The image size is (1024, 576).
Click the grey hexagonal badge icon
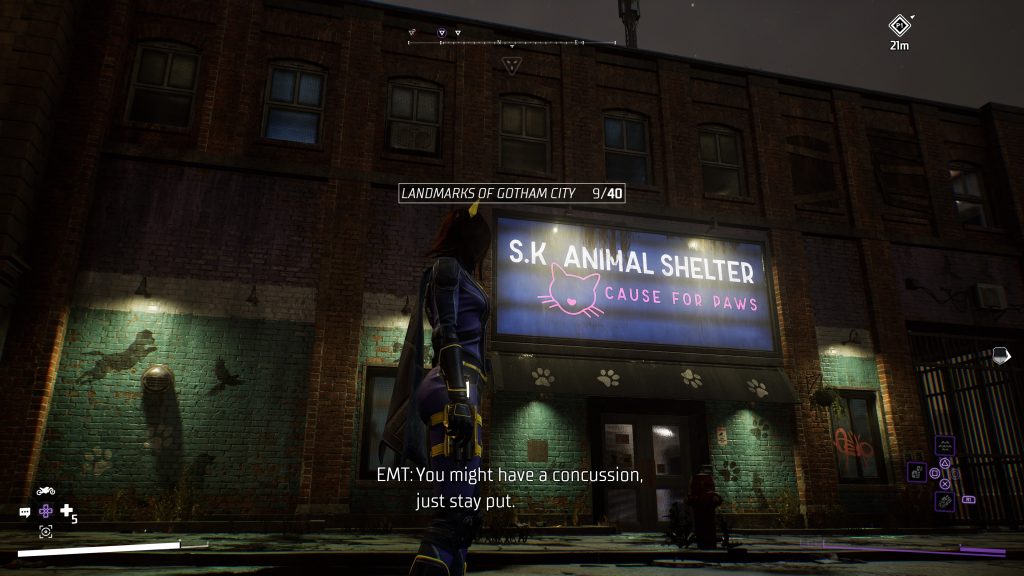click(x=1001, y=355)
